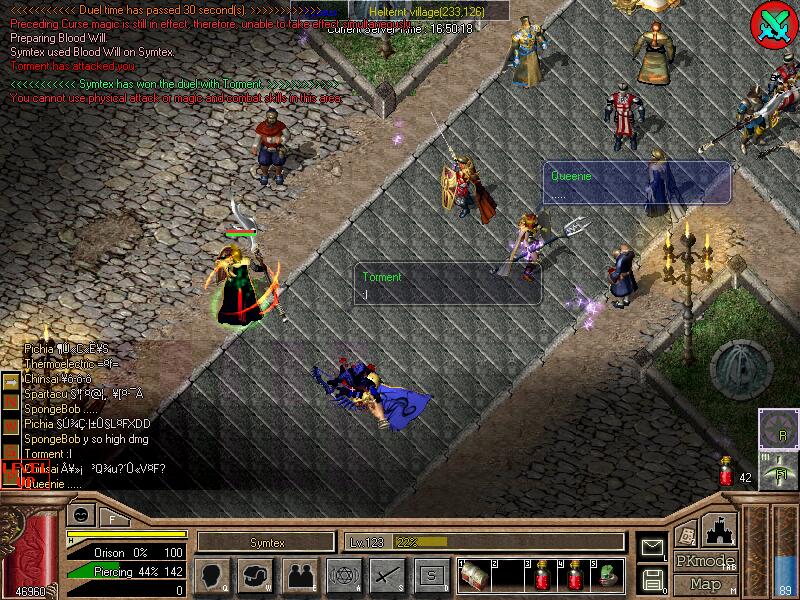Open the character head profile button

click(x=211, y=574)
